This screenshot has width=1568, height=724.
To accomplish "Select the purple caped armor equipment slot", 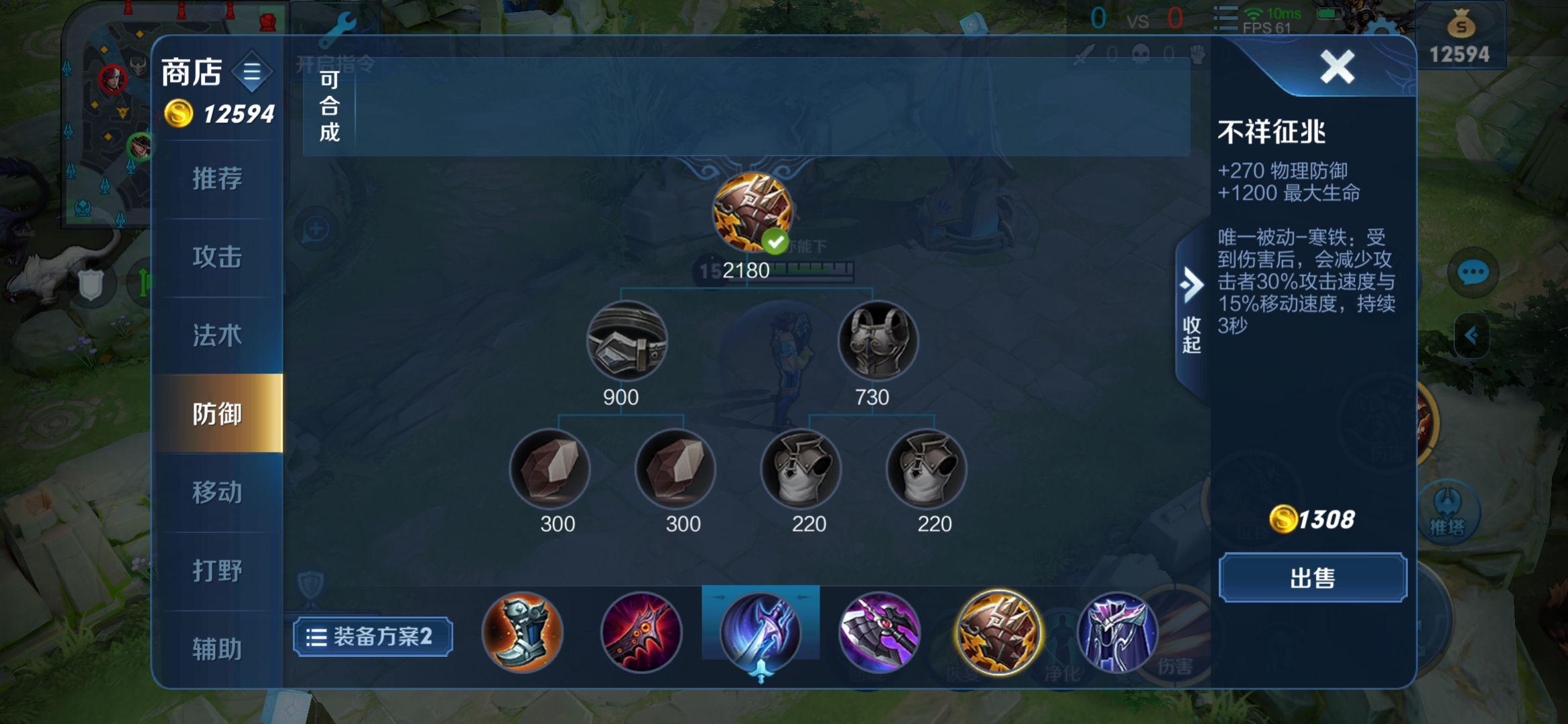I will pos(1117,633).
